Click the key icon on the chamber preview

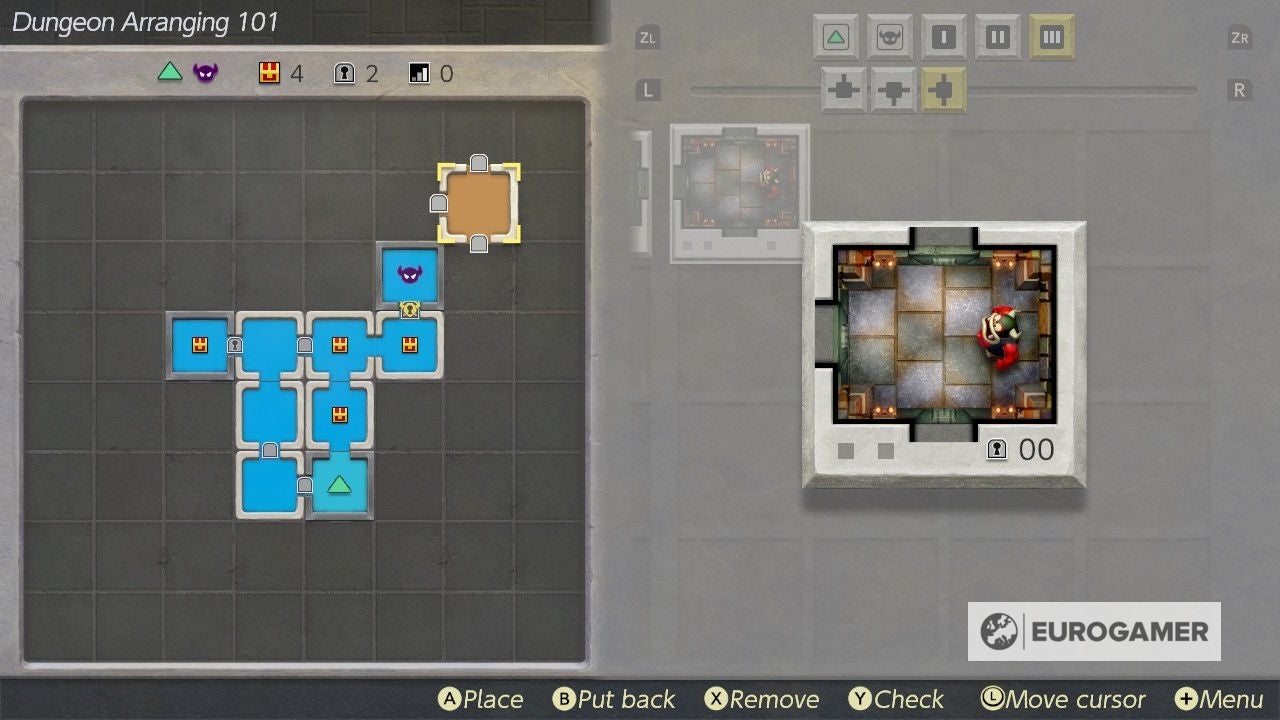[996, 450]
